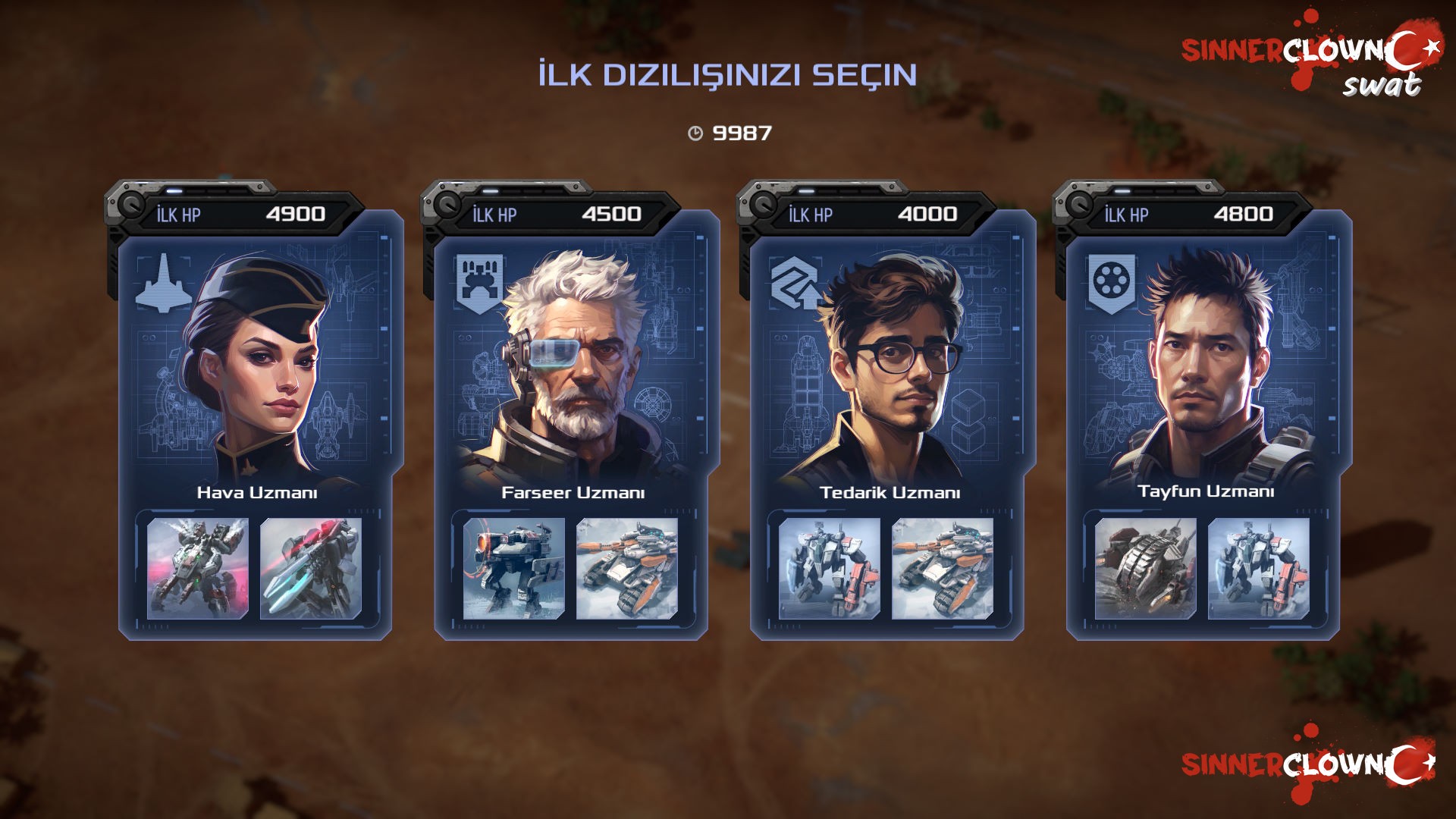This screenshot has width=1456, height=819.
Task: Select the blue-winged aircraft thumbnail under Hava Uzmanı
Action: tap(311, 568)
